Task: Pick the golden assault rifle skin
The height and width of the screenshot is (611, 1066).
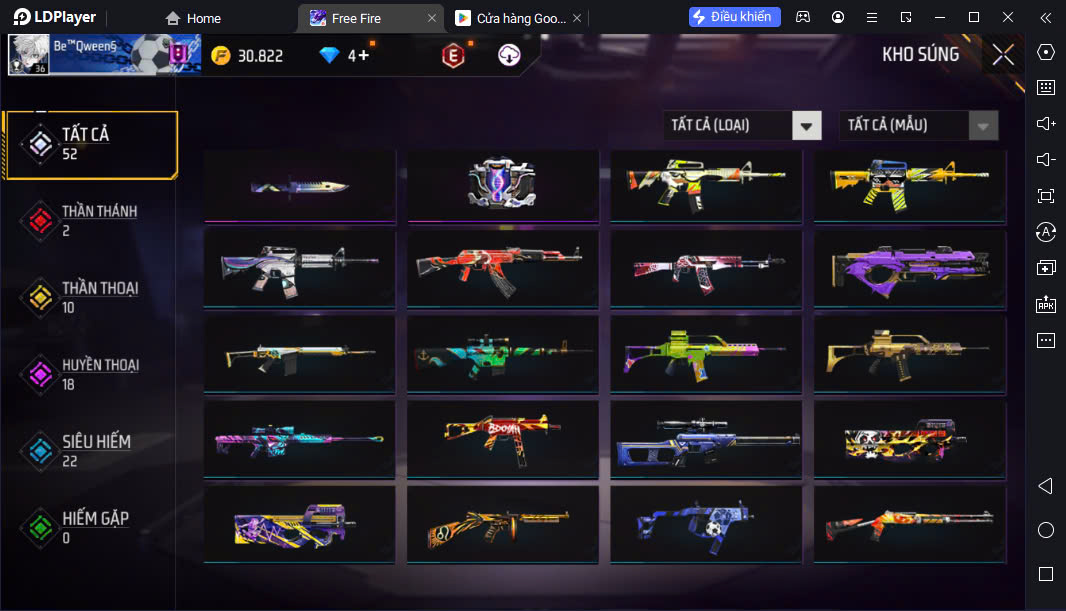Action: pyautogui.click(x=909, y=352)
